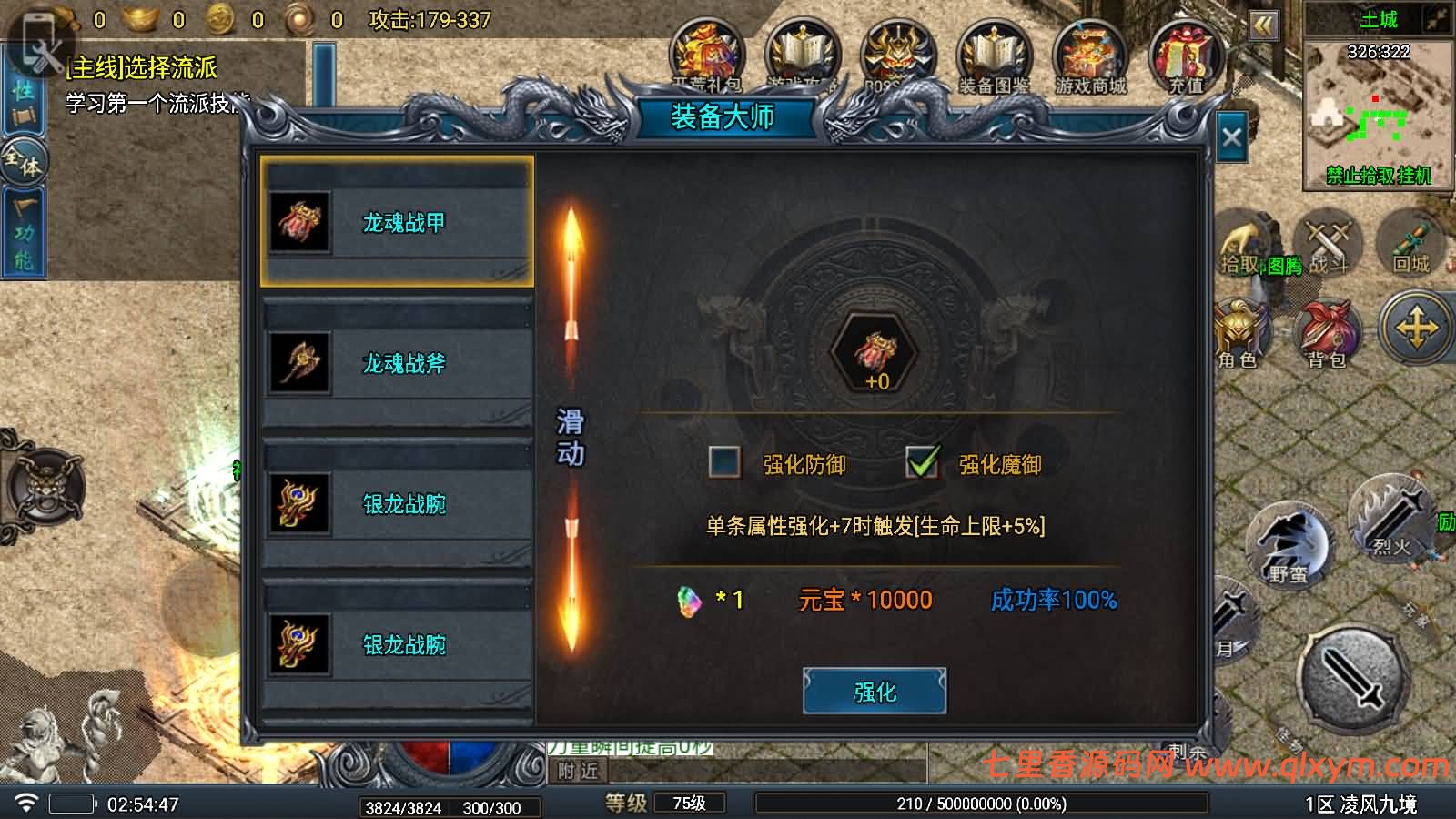
Task: Uncheck the 强化魔御 checkbox
Action: 924,462
